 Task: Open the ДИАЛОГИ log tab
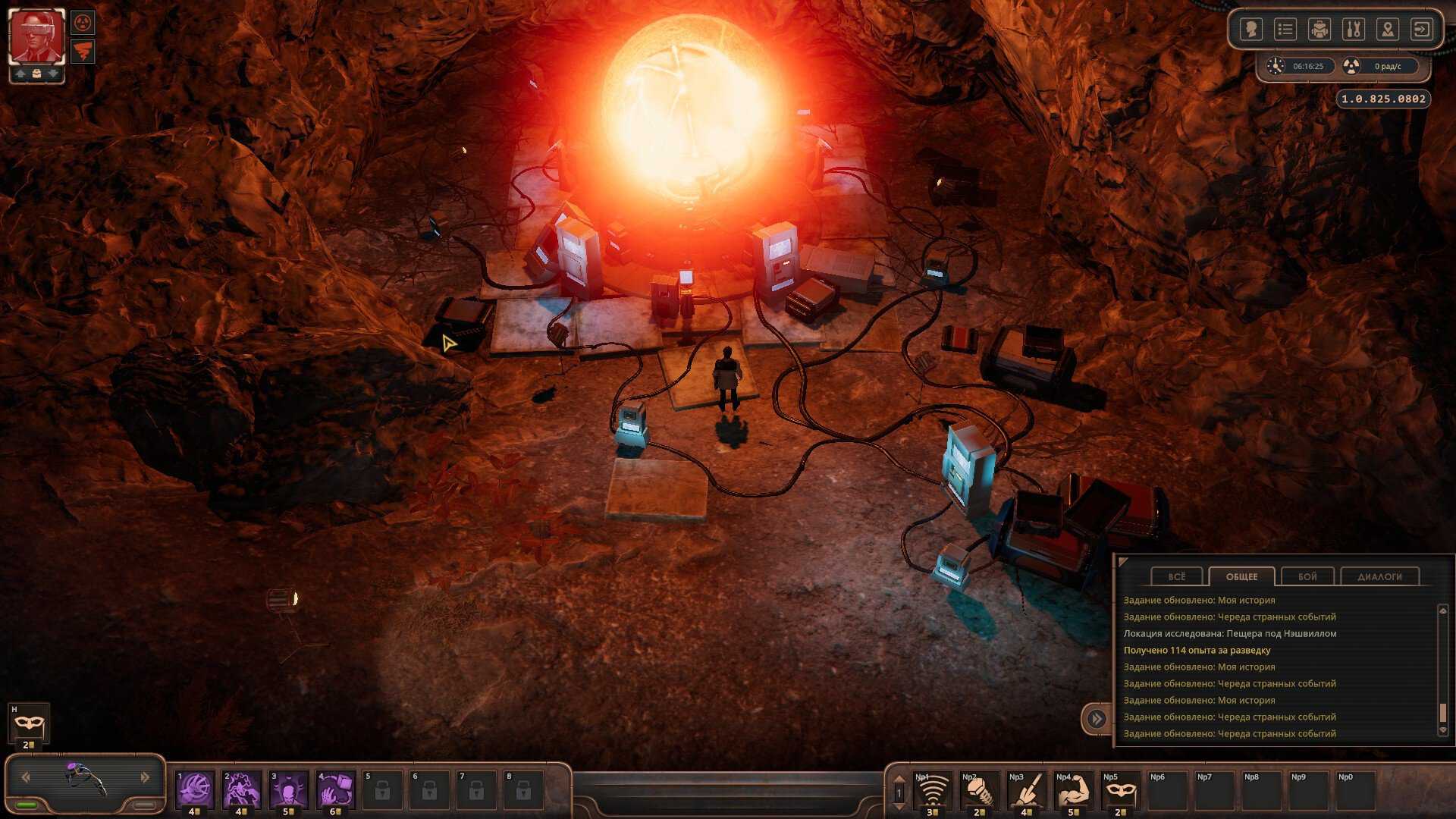coord(1379,576)
